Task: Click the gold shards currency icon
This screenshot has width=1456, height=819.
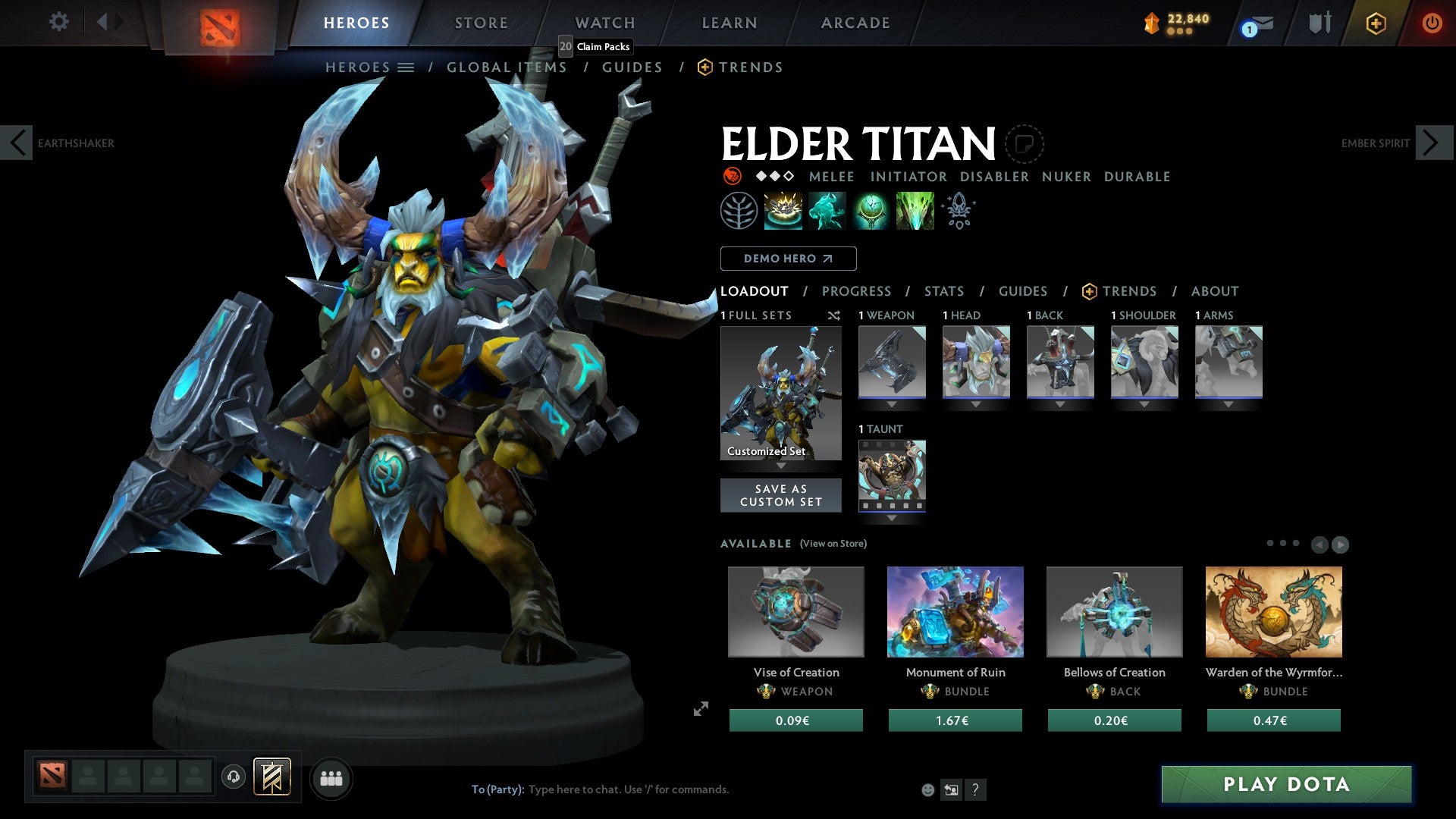Action: (x=1152, y=23)
